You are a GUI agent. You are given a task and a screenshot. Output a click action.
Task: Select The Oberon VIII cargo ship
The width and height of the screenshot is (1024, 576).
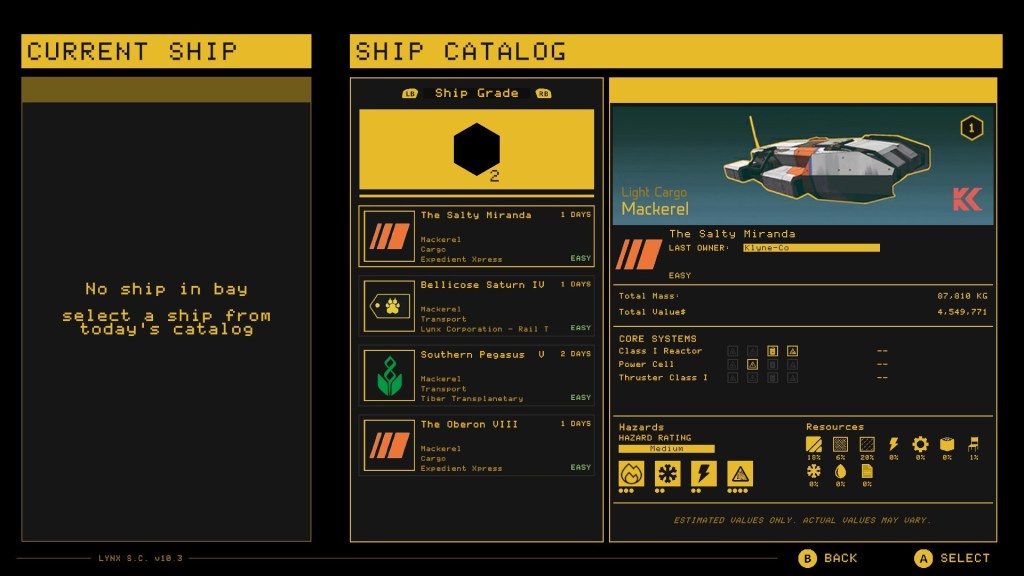(x=476, y=446)
